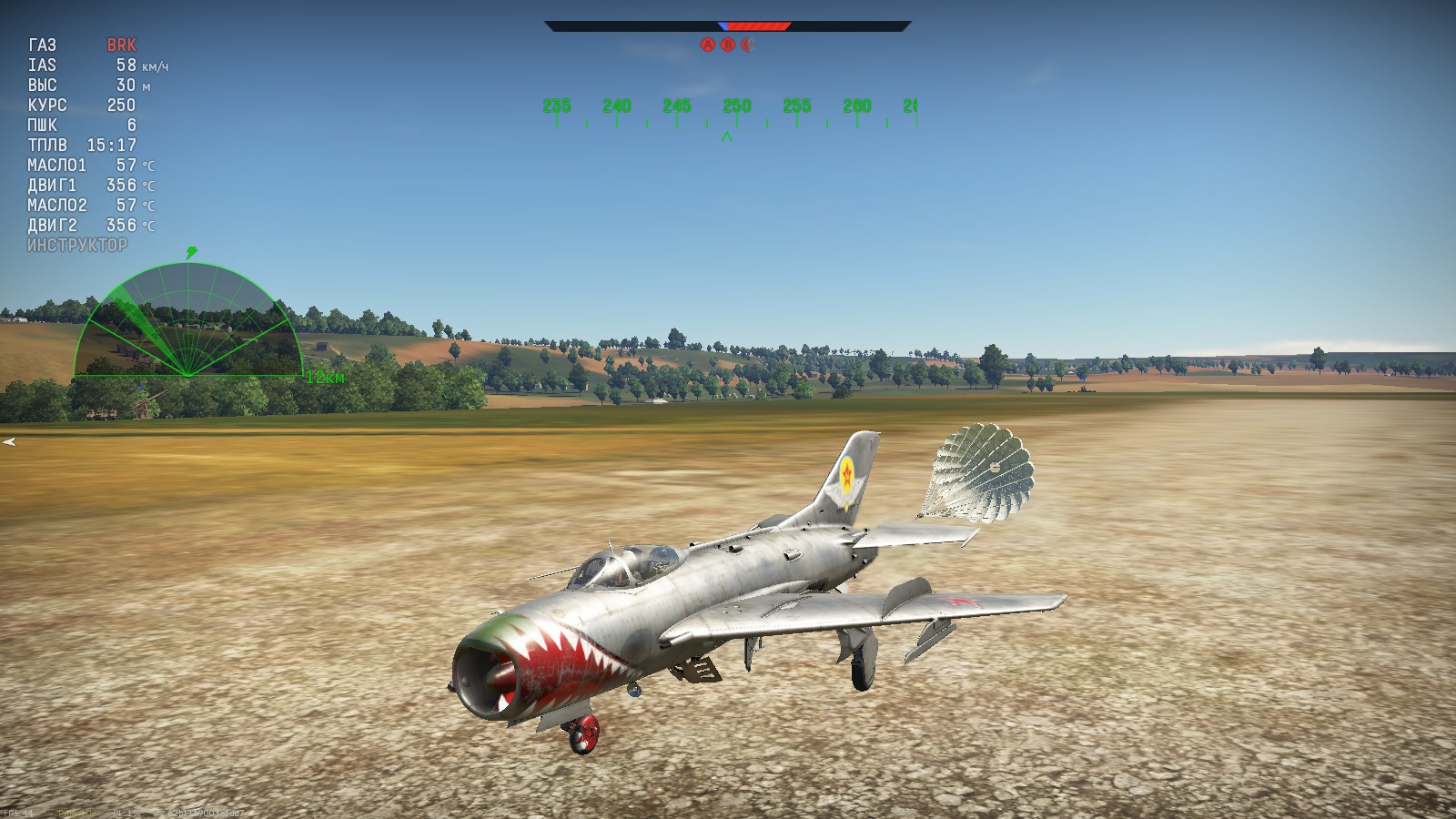The width and height of the screenshot is (1456, 819).
Task: Expand the battle score bar details
Action: 728,25
